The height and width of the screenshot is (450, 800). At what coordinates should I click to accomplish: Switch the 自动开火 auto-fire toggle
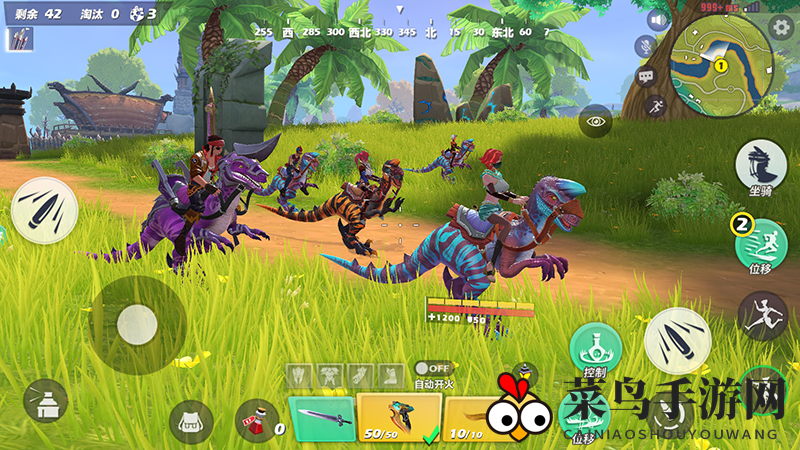tap(432, 369)
